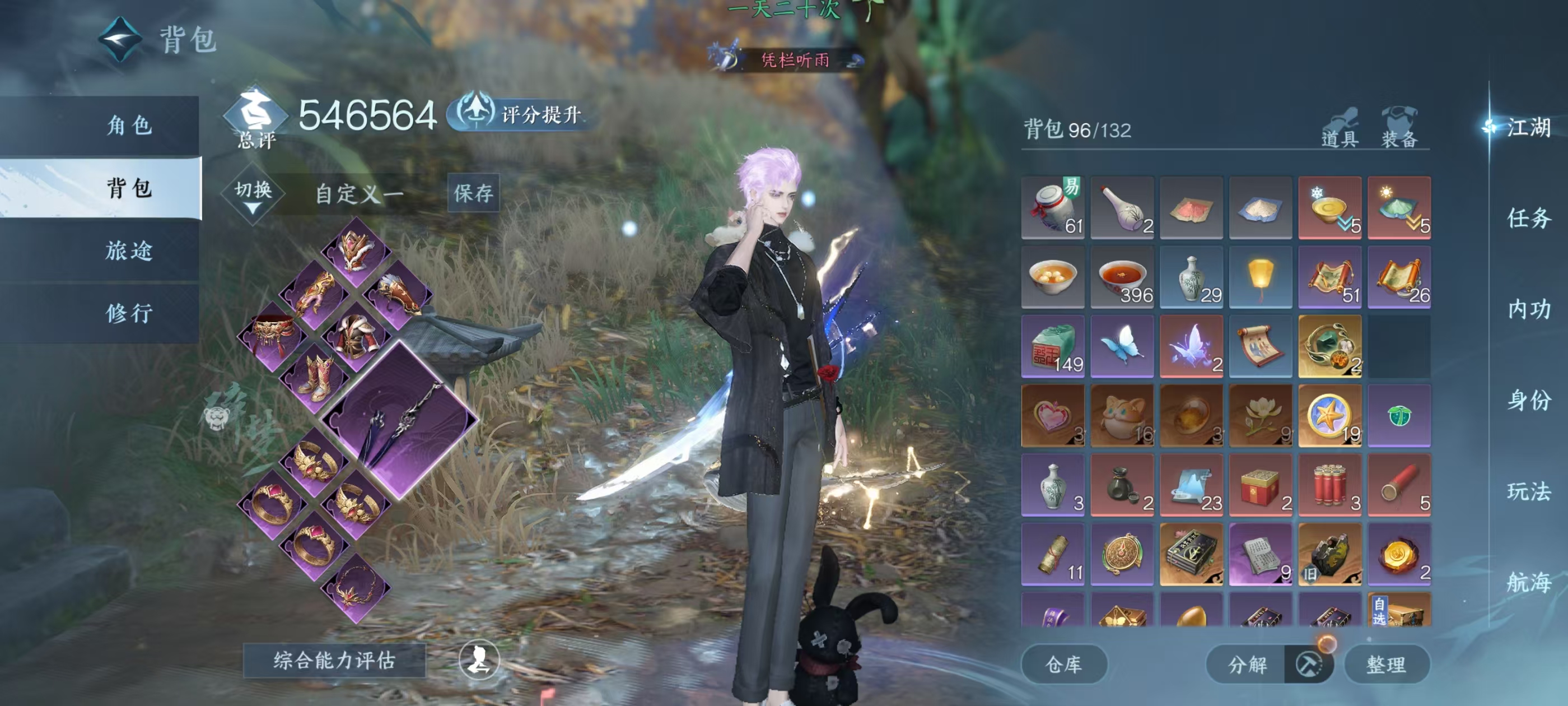Select the jade seal stack of 149
The image size is (1568, 706).
pos(1052,347)
